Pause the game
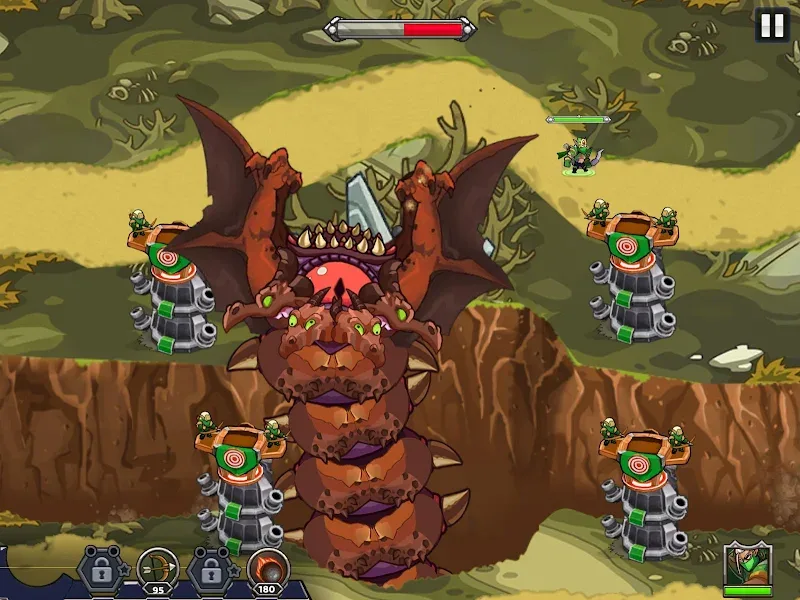The height and width of the screenshot is (600, 800). click(772, 26)
